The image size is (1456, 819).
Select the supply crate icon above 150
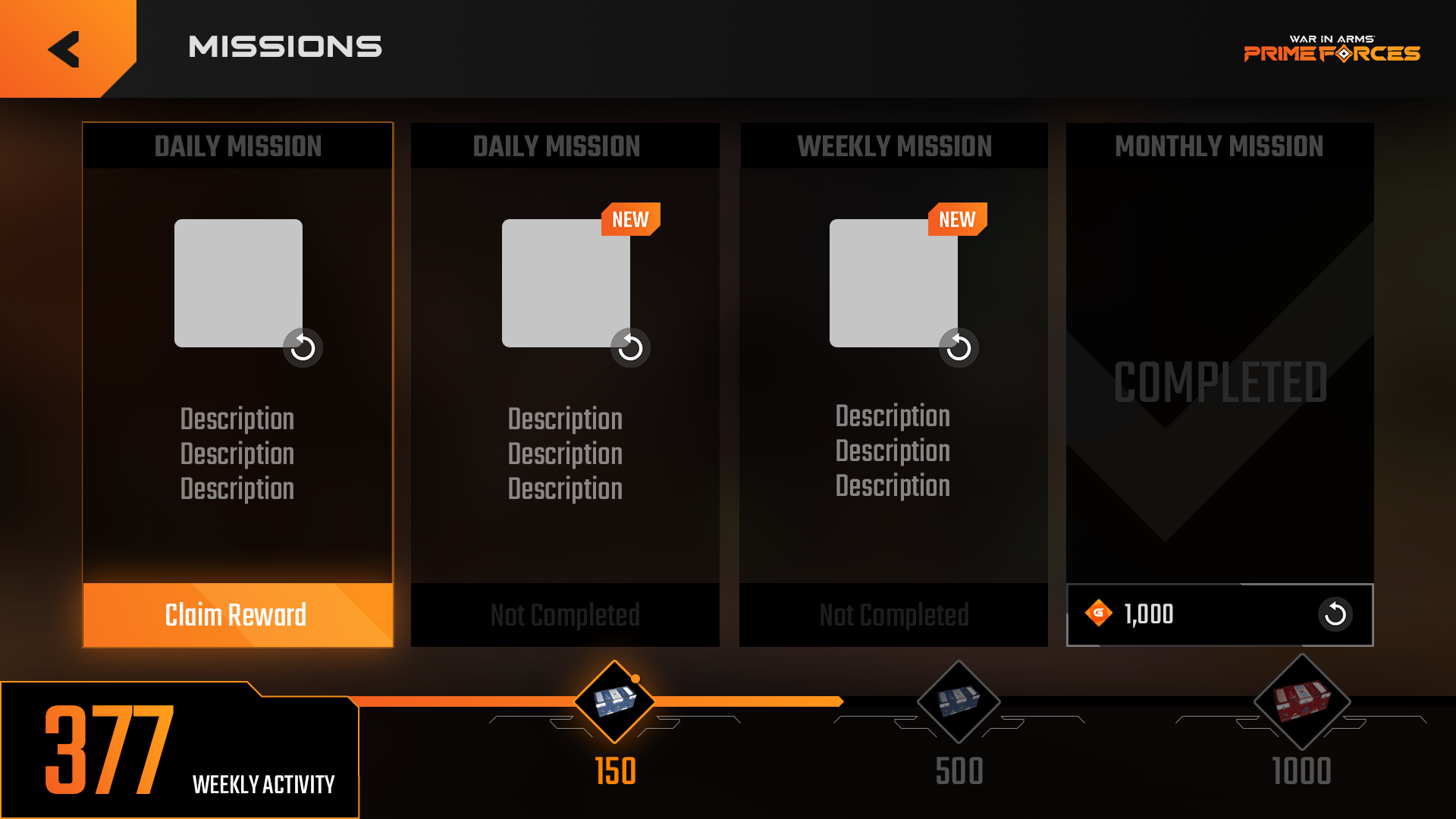click(x=614, y=701)
